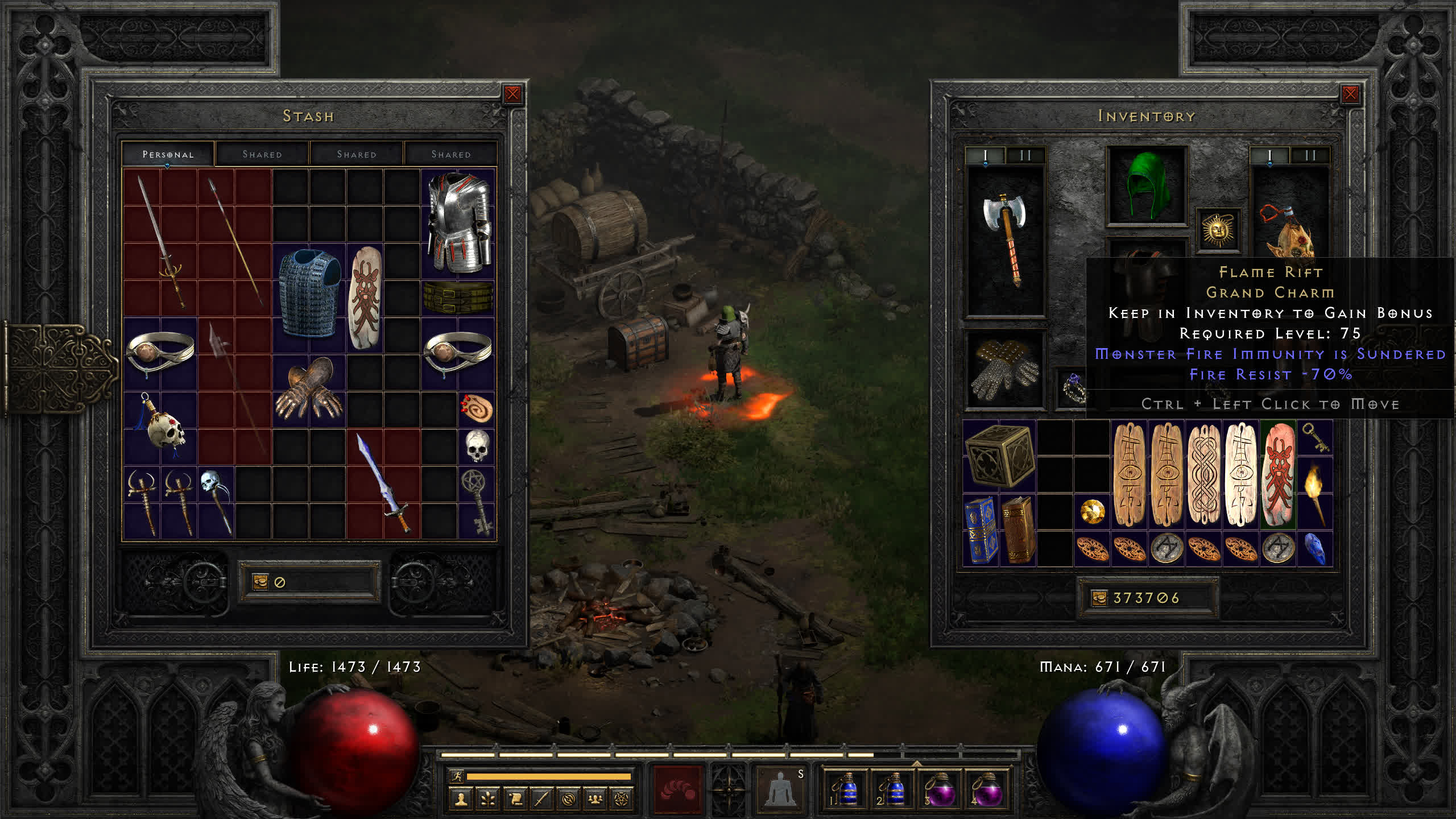This screenshot has width=1456, height=819.
Task: Select the Horadric Cube in inventory
Action: 999,456
